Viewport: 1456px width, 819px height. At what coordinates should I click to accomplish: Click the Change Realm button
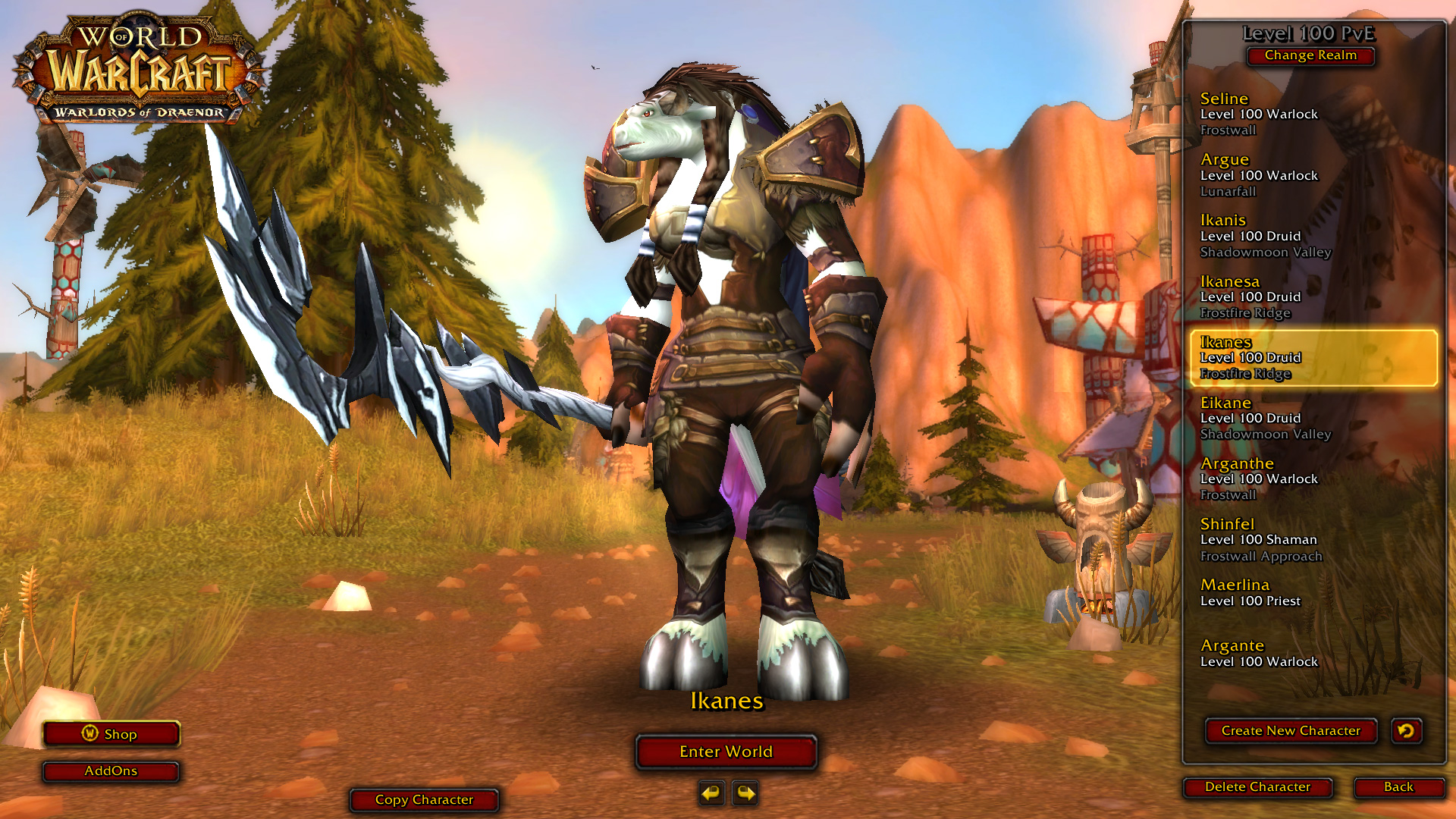1310,55
